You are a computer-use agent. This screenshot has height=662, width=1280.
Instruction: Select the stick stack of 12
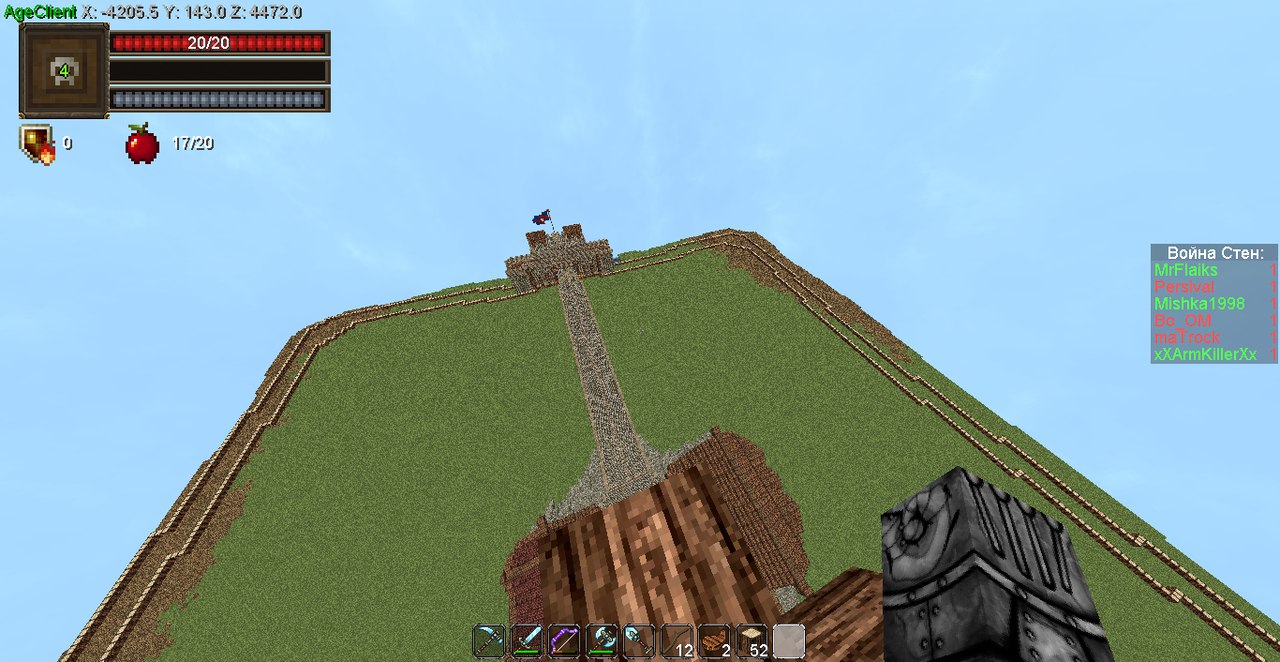pos(677,641)
